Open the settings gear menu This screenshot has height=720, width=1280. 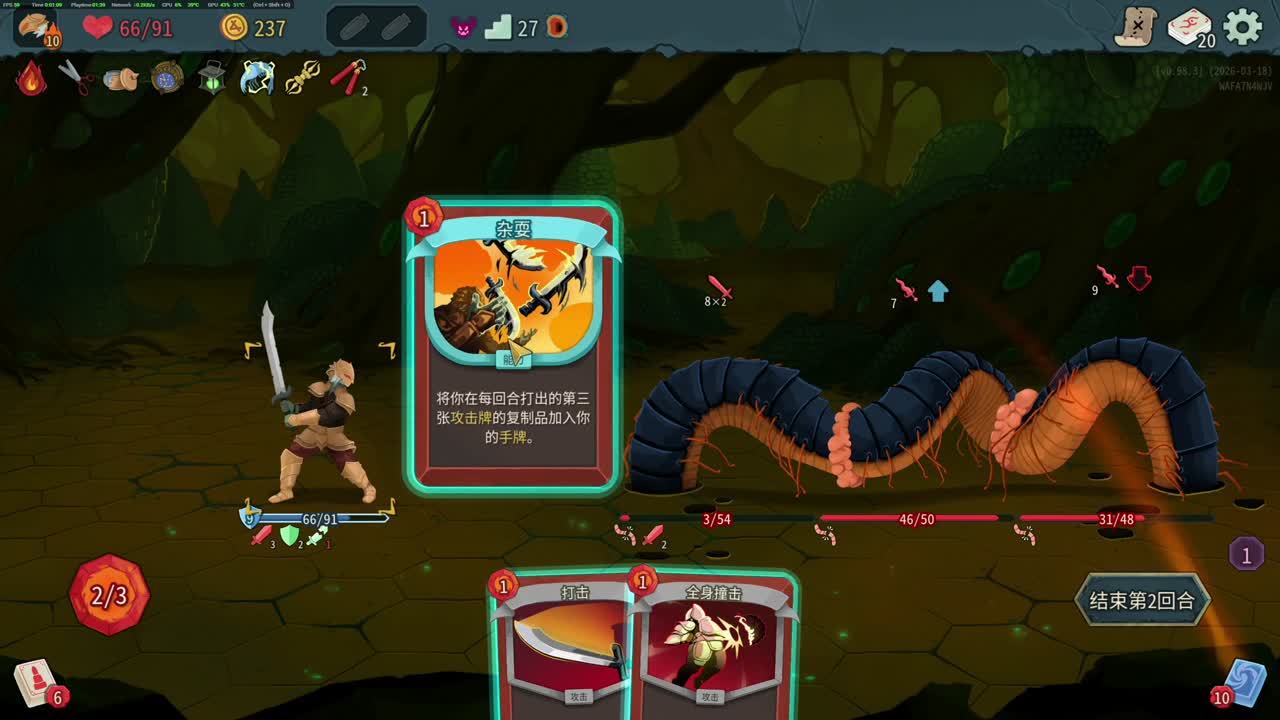tap(1243, 27)
